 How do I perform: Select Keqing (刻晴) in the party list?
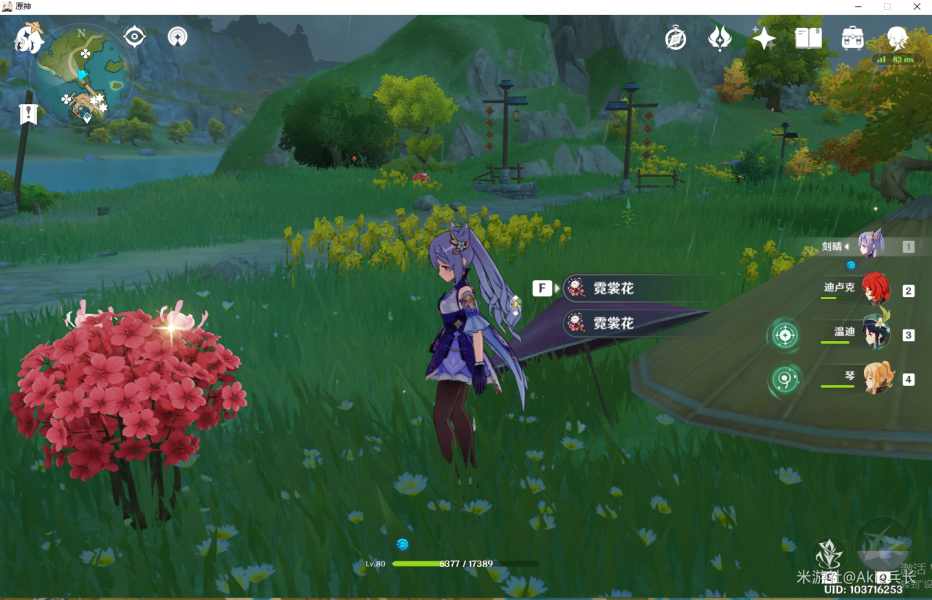[x=870, y=246]
